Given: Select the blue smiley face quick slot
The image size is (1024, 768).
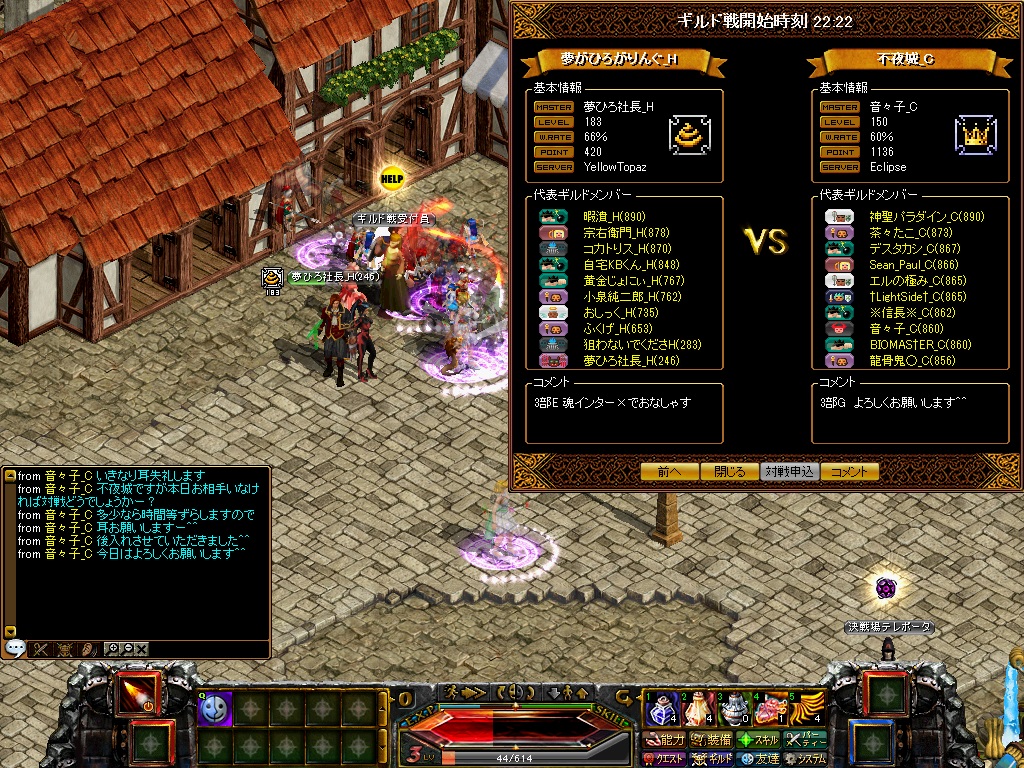Looking at the screenshot, I should (214, 709).
